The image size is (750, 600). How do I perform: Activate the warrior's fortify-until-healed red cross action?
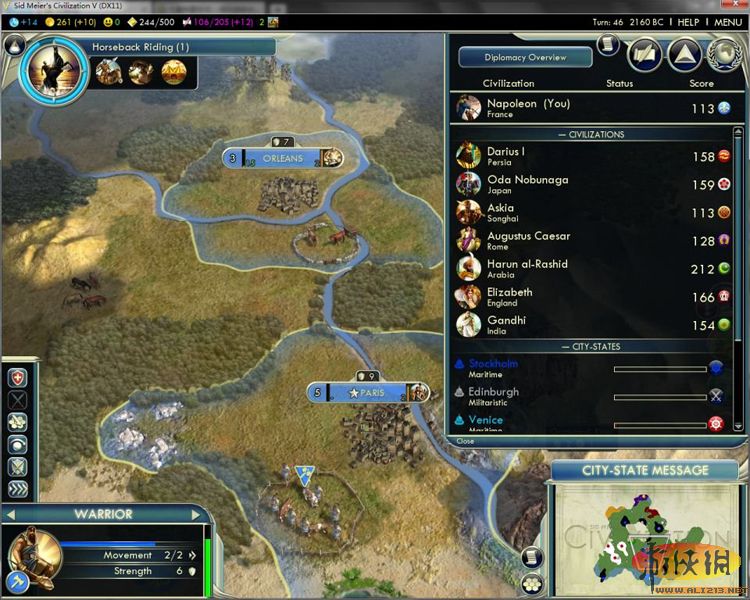pyautogui.click(x=18, y=378)
